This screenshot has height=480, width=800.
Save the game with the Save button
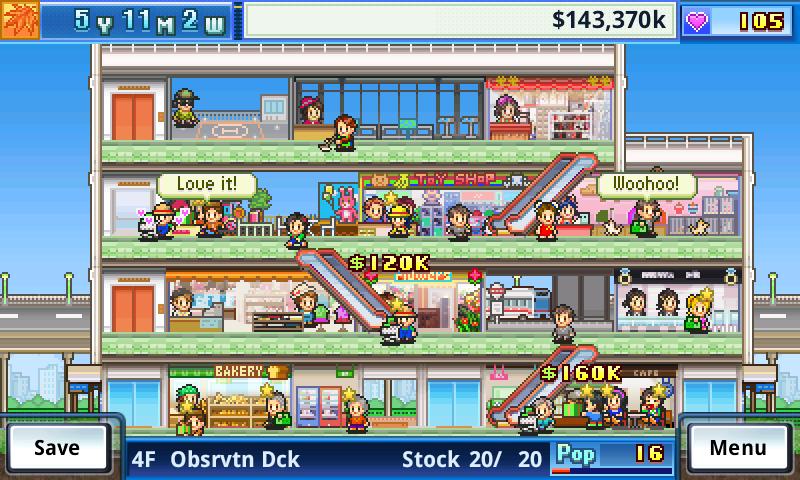click(x=57, y=447)
